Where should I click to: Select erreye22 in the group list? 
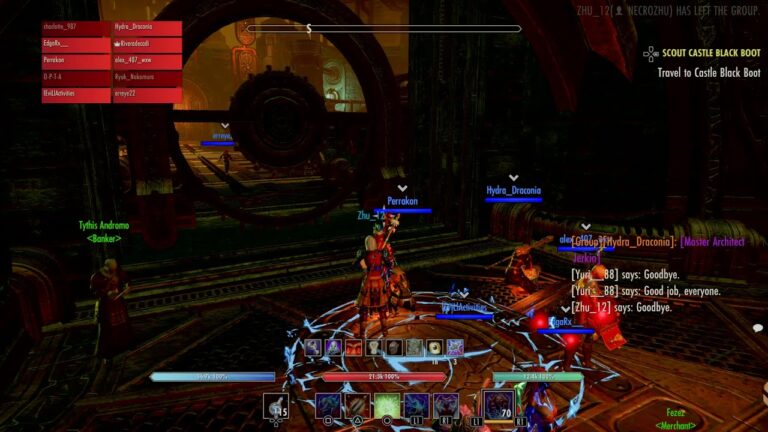[147, 95]
